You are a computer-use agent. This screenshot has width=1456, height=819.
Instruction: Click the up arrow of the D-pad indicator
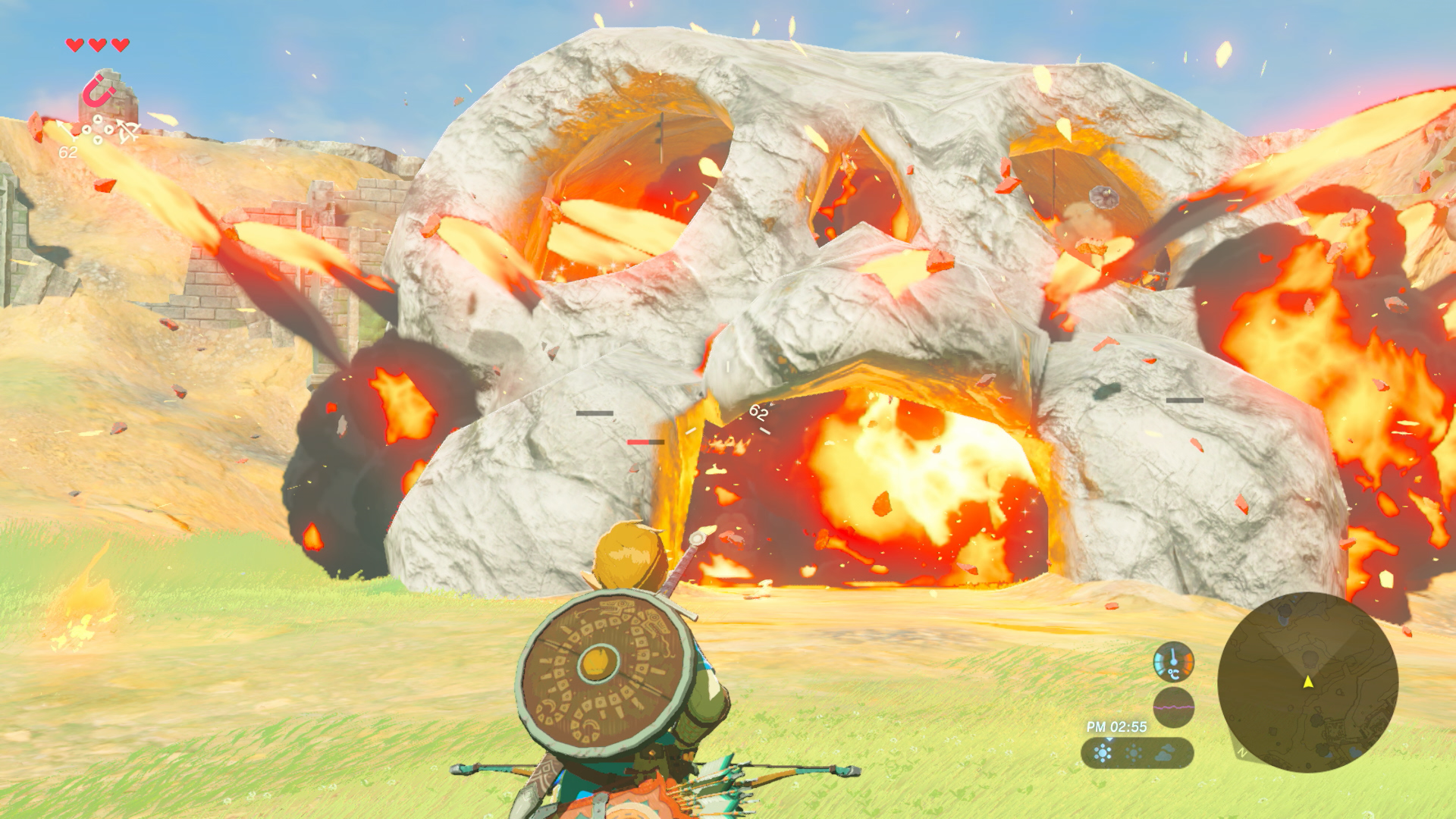97,119
